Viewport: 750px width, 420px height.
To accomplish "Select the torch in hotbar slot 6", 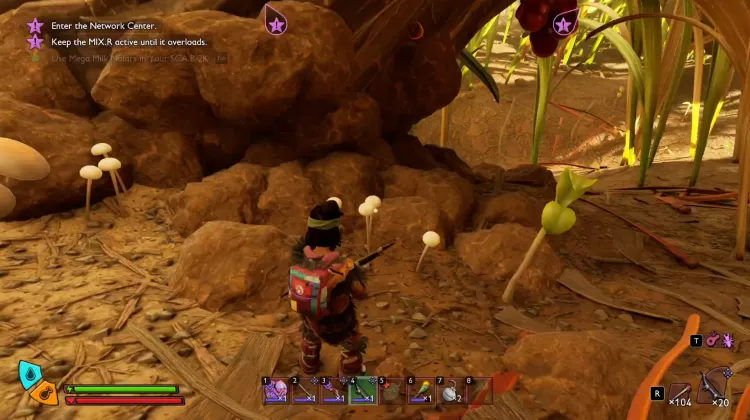I will (420, 390).
